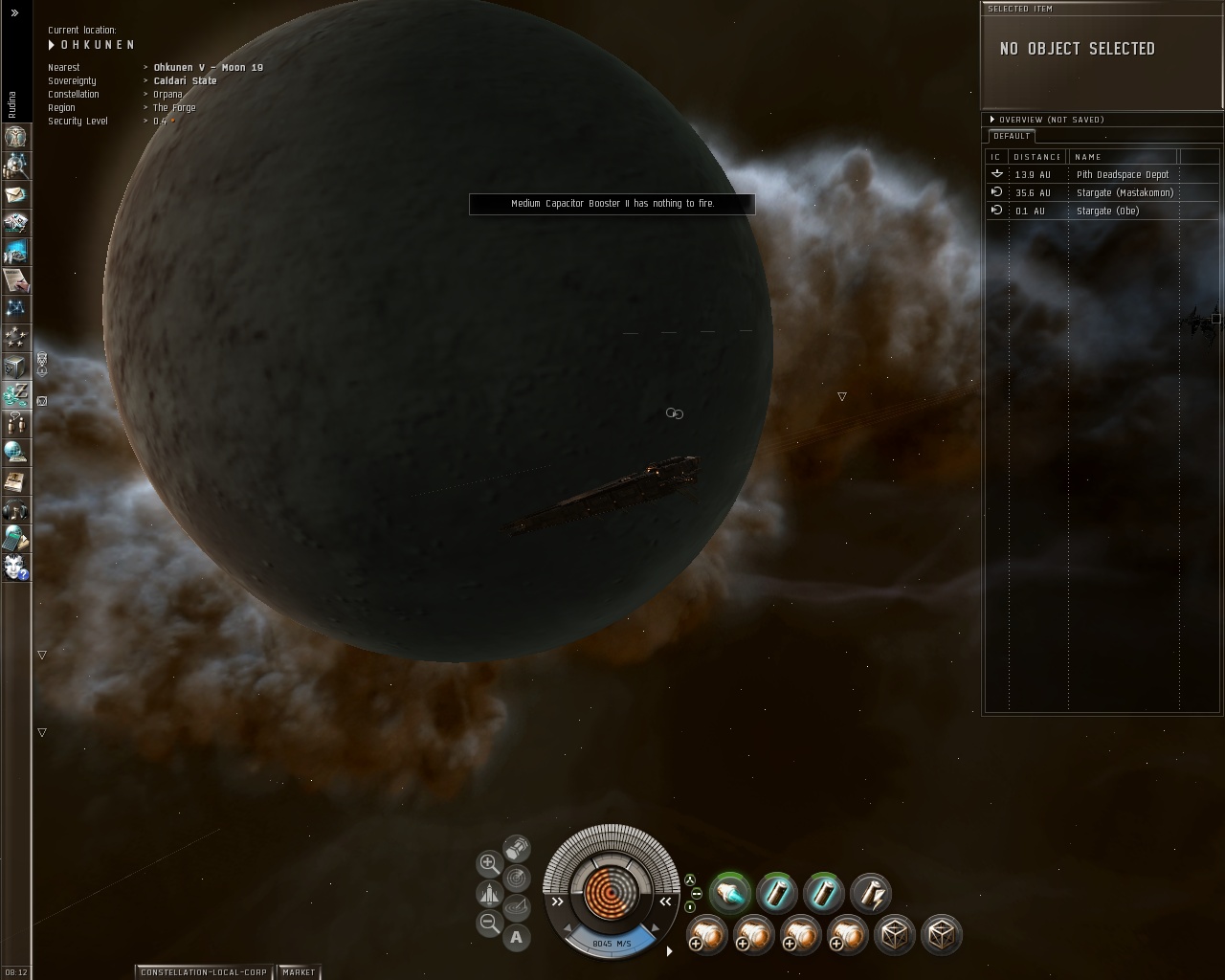Select Stargate (Obe) overview row

click(x=1107, y=211)
